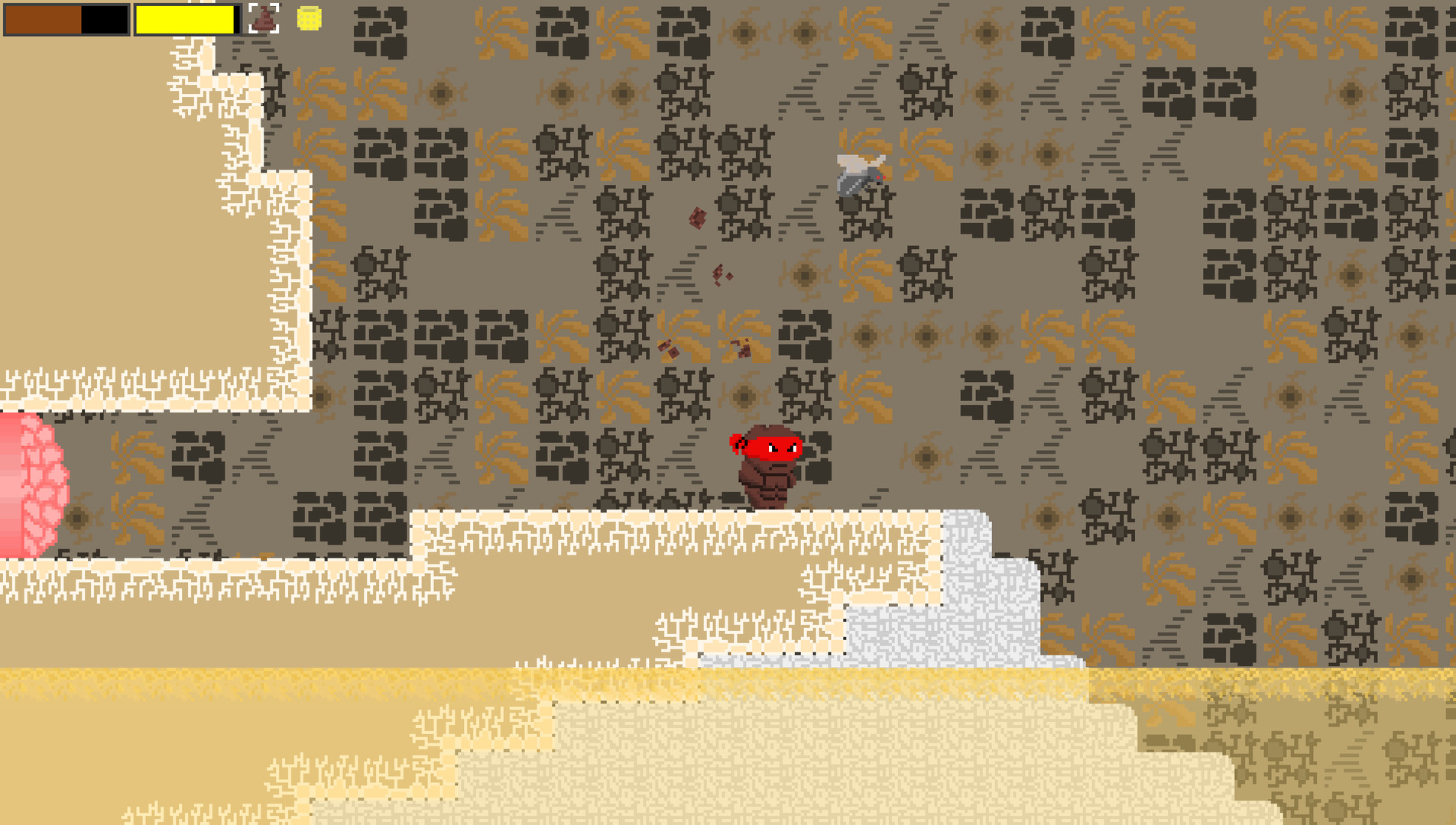
Task: Click the yellow honeycomb item icon
Action: point(308,18)
